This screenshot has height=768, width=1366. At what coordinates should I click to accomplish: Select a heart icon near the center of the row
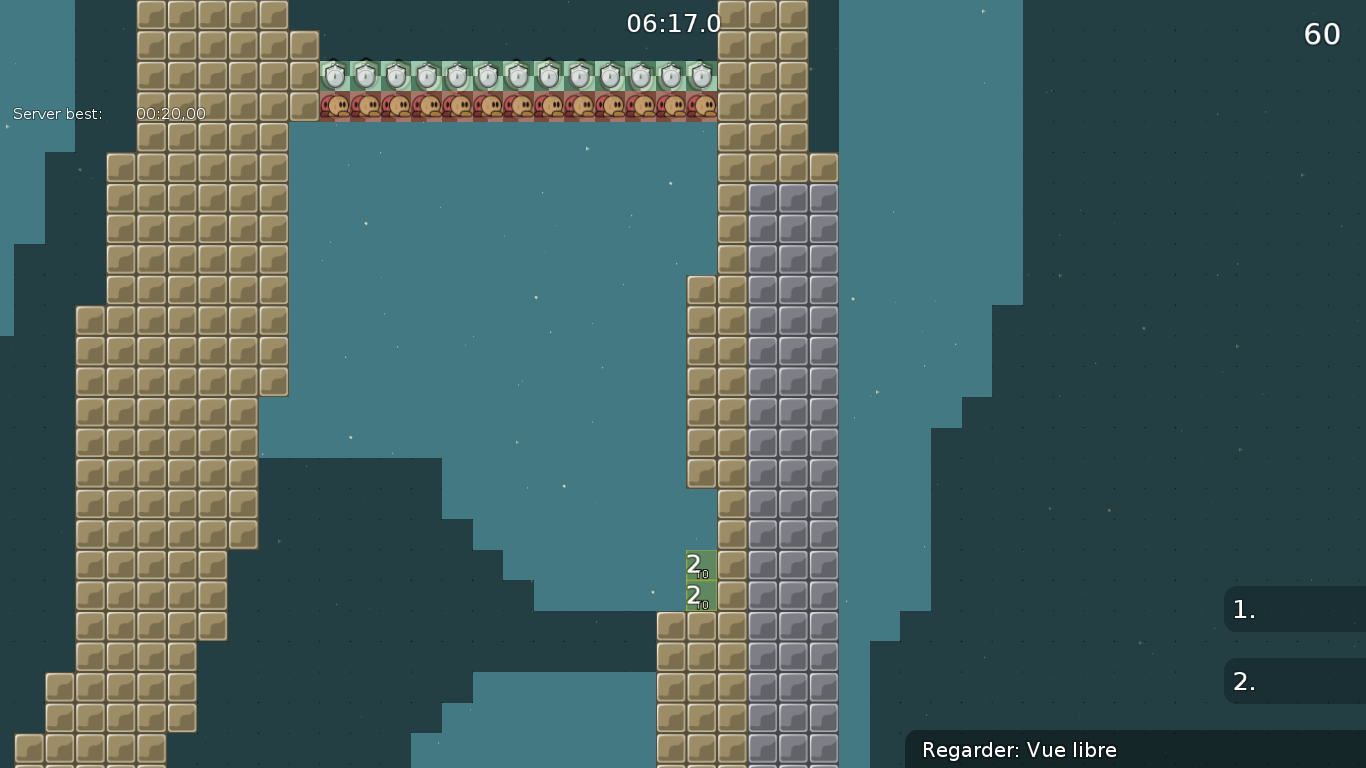pyautogui.click(x=520, y=105)
